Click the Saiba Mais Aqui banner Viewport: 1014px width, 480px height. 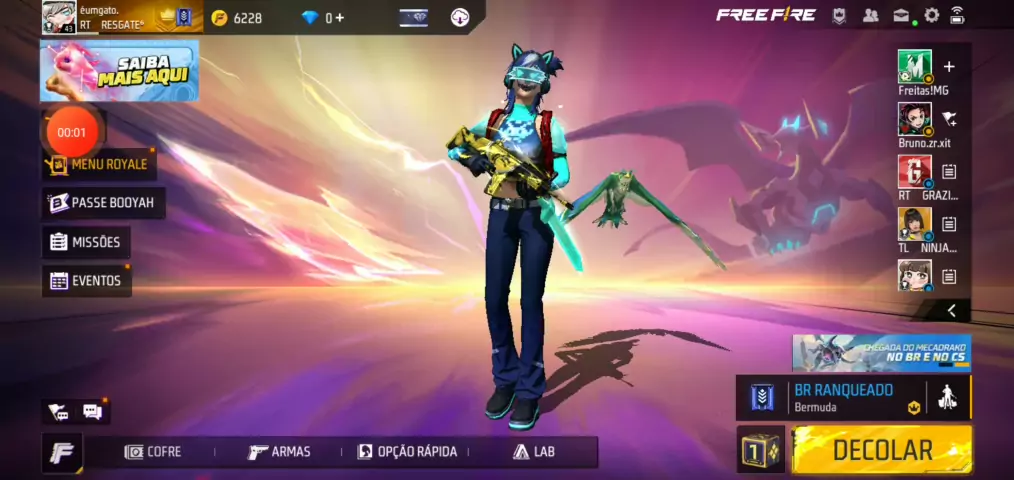pyautogui.click(x=119, y=71)
